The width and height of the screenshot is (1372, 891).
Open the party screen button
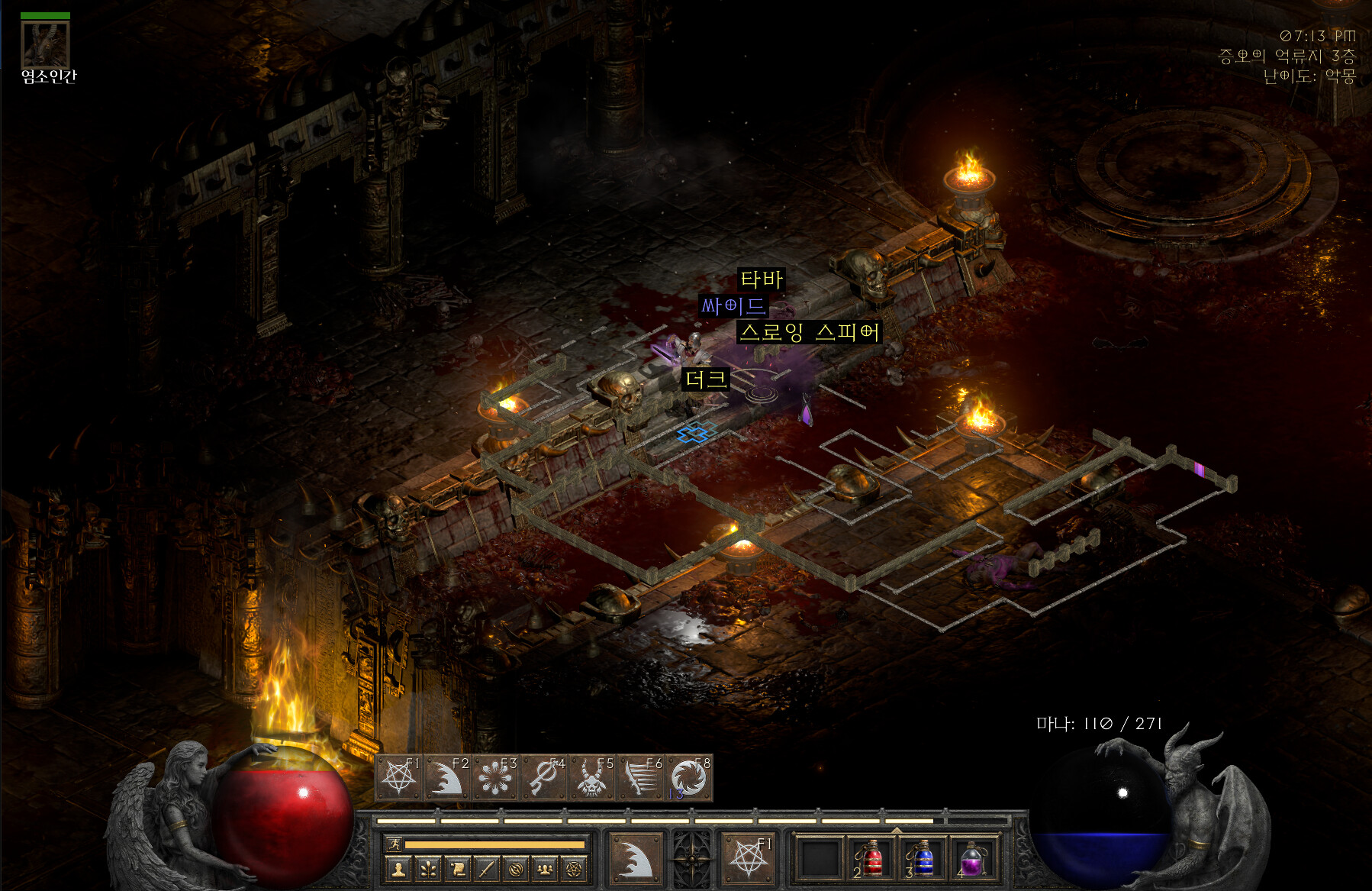(x=545, y=868)
